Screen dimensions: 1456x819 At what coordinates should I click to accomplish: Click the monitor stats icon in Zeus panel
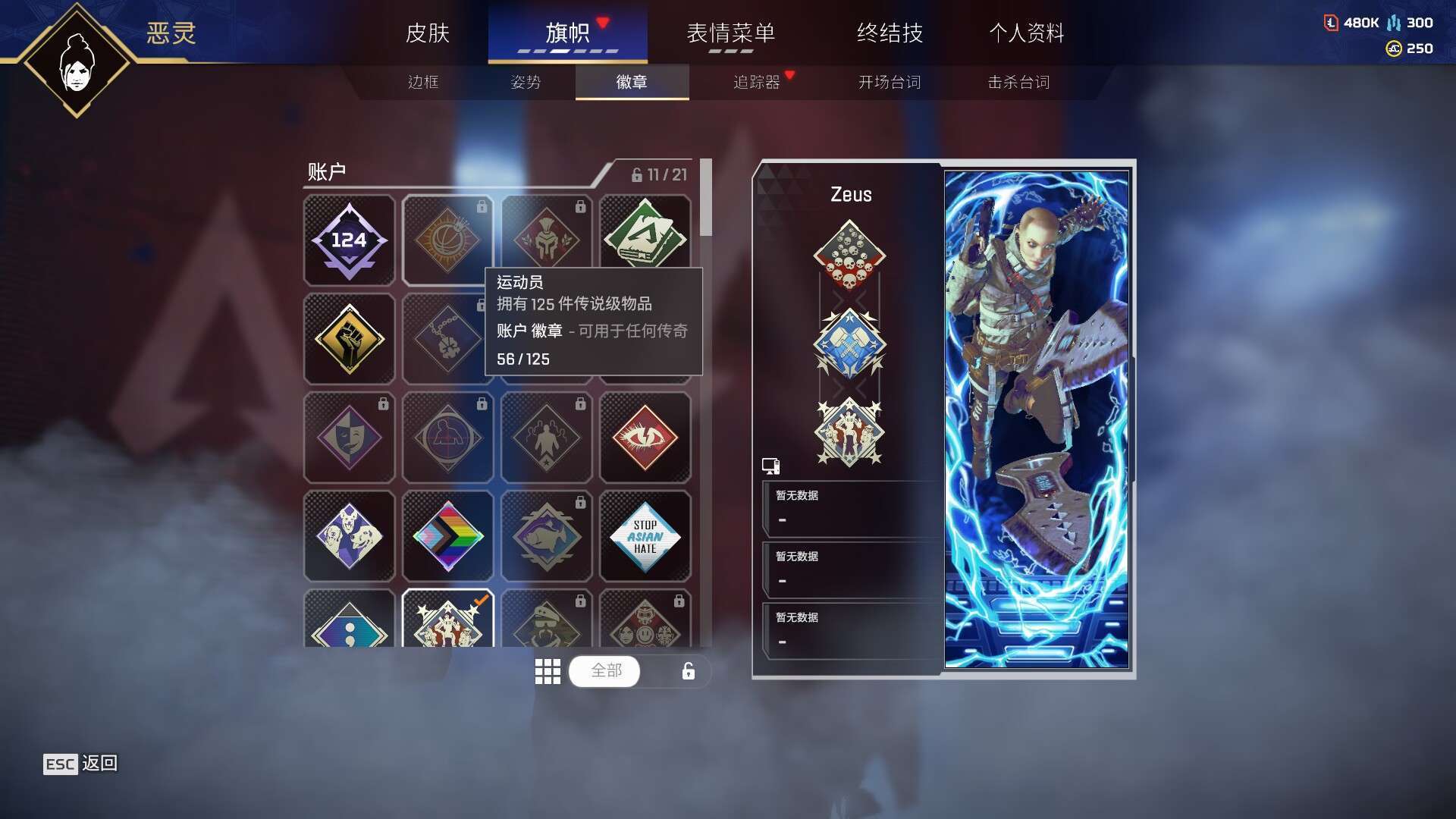[x=771, y=465]
